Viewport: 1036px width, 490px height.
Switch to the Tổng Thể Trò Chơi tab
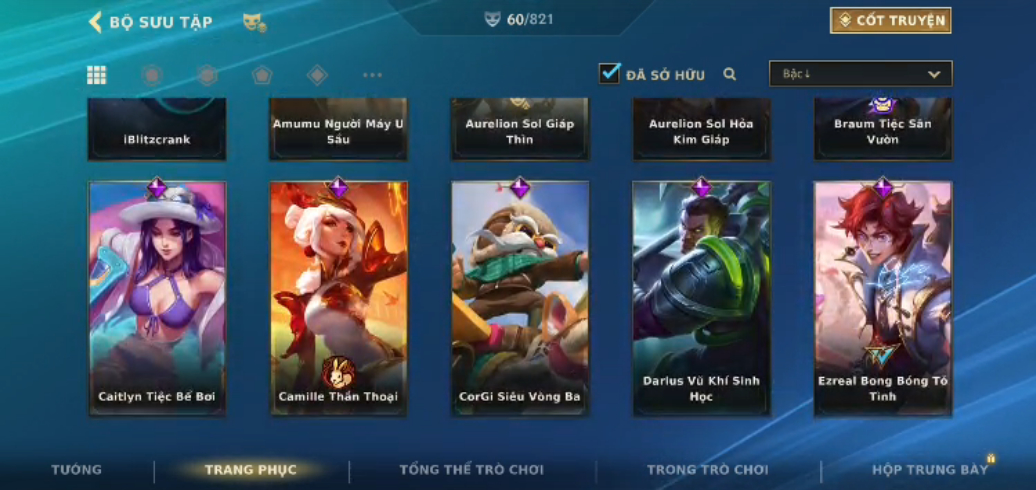pos(471,470)
